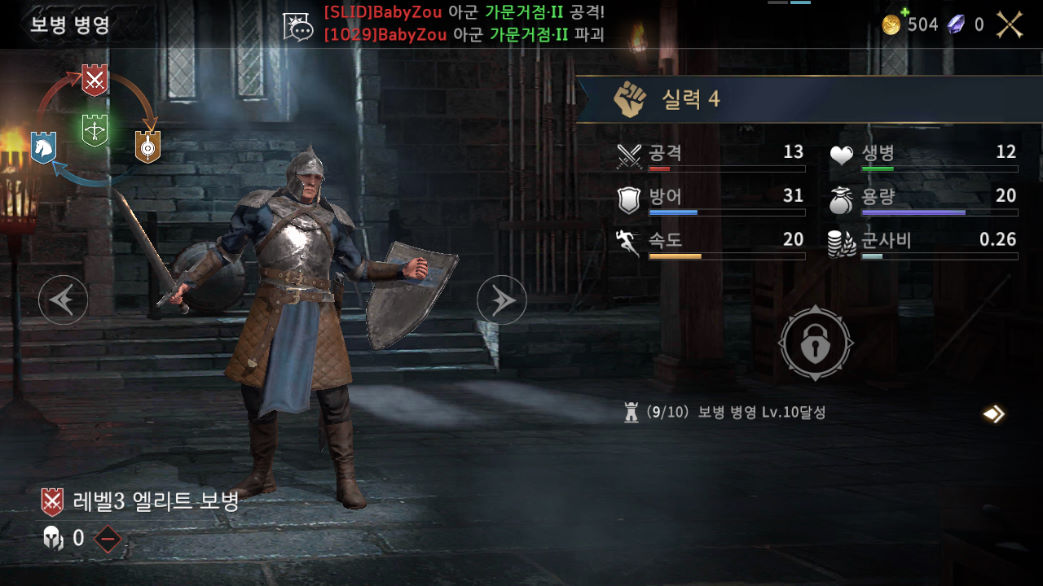The width and height of the screenshot is (1043, 586).
Task: Select the orange target shield
Action: pos(148,147)
